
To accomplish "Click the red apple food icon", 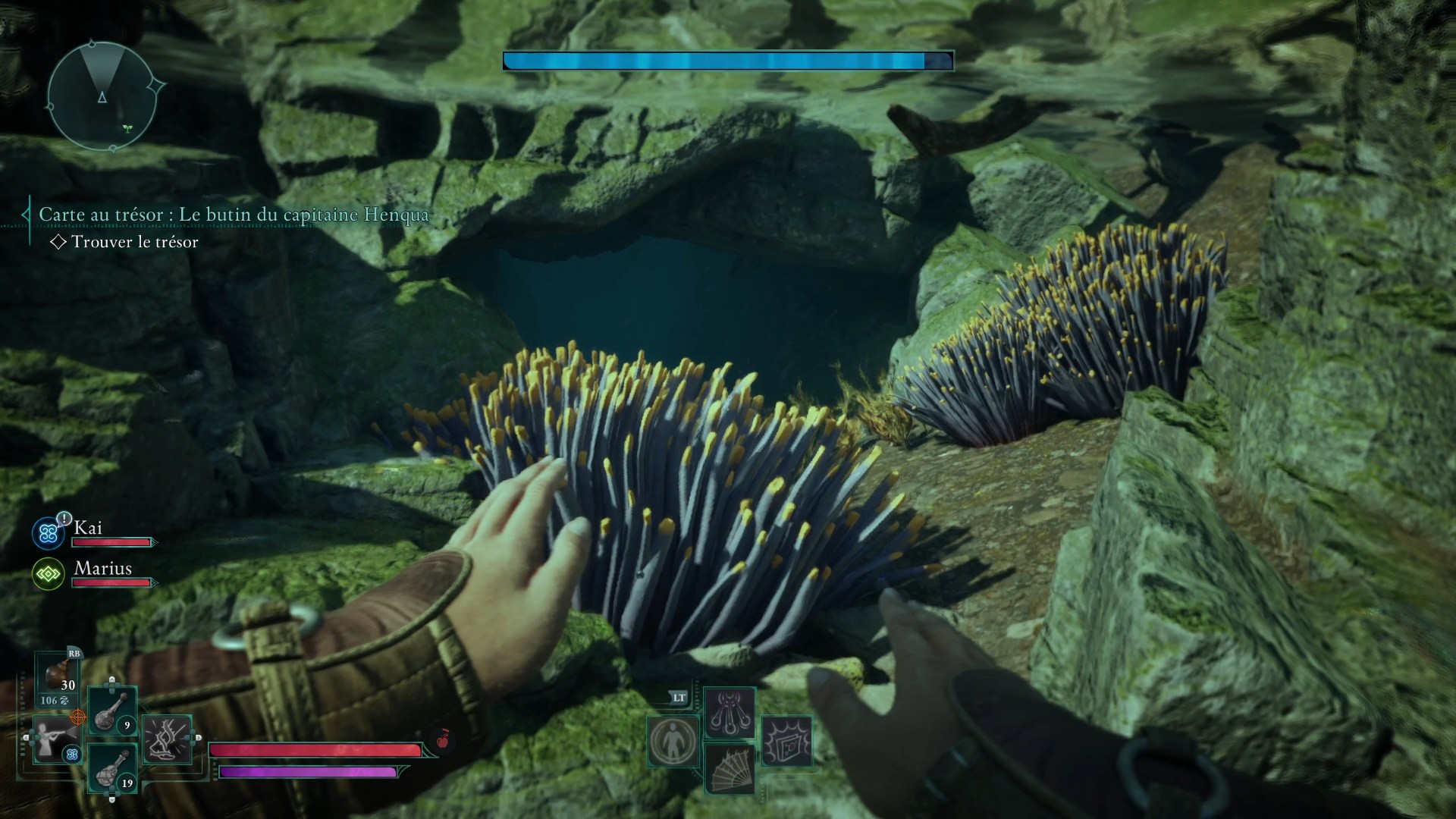I will 443,739.
